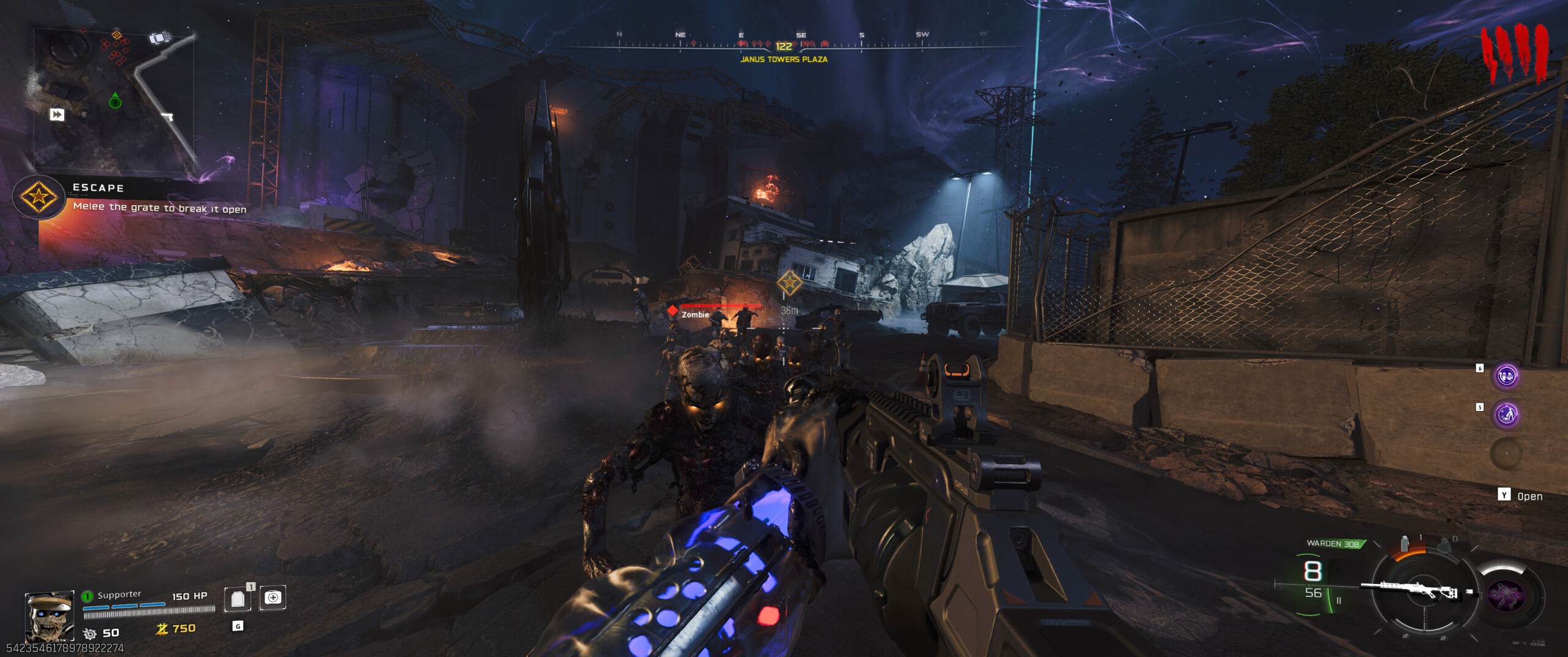Select the Warden 308 weapon icon
Screen dimensions: 1568x657
pyautogui.click(x=1414, y=590)
